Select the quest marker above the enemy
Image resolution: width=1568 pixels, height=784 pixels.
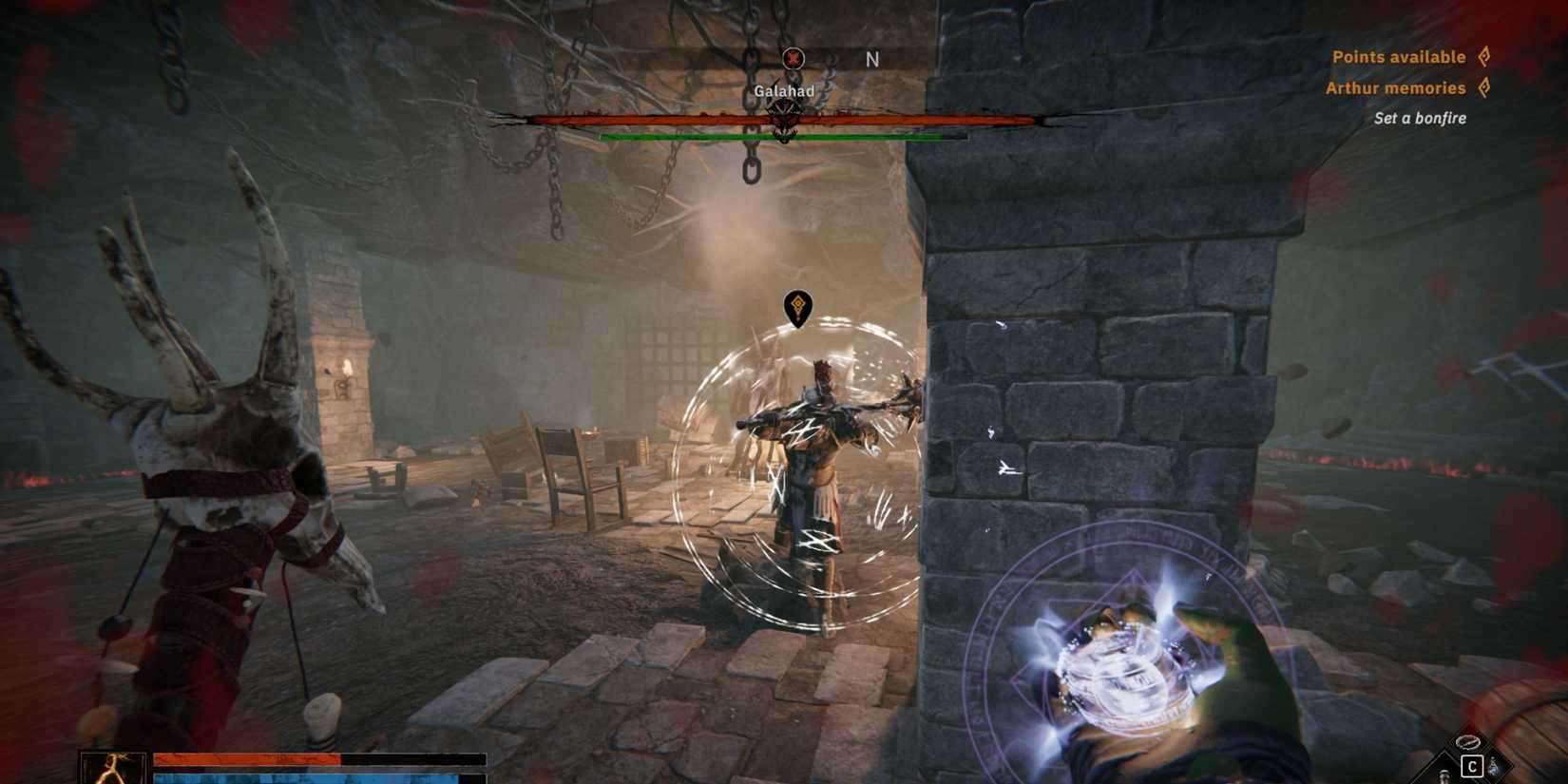[x=797, y=304]
